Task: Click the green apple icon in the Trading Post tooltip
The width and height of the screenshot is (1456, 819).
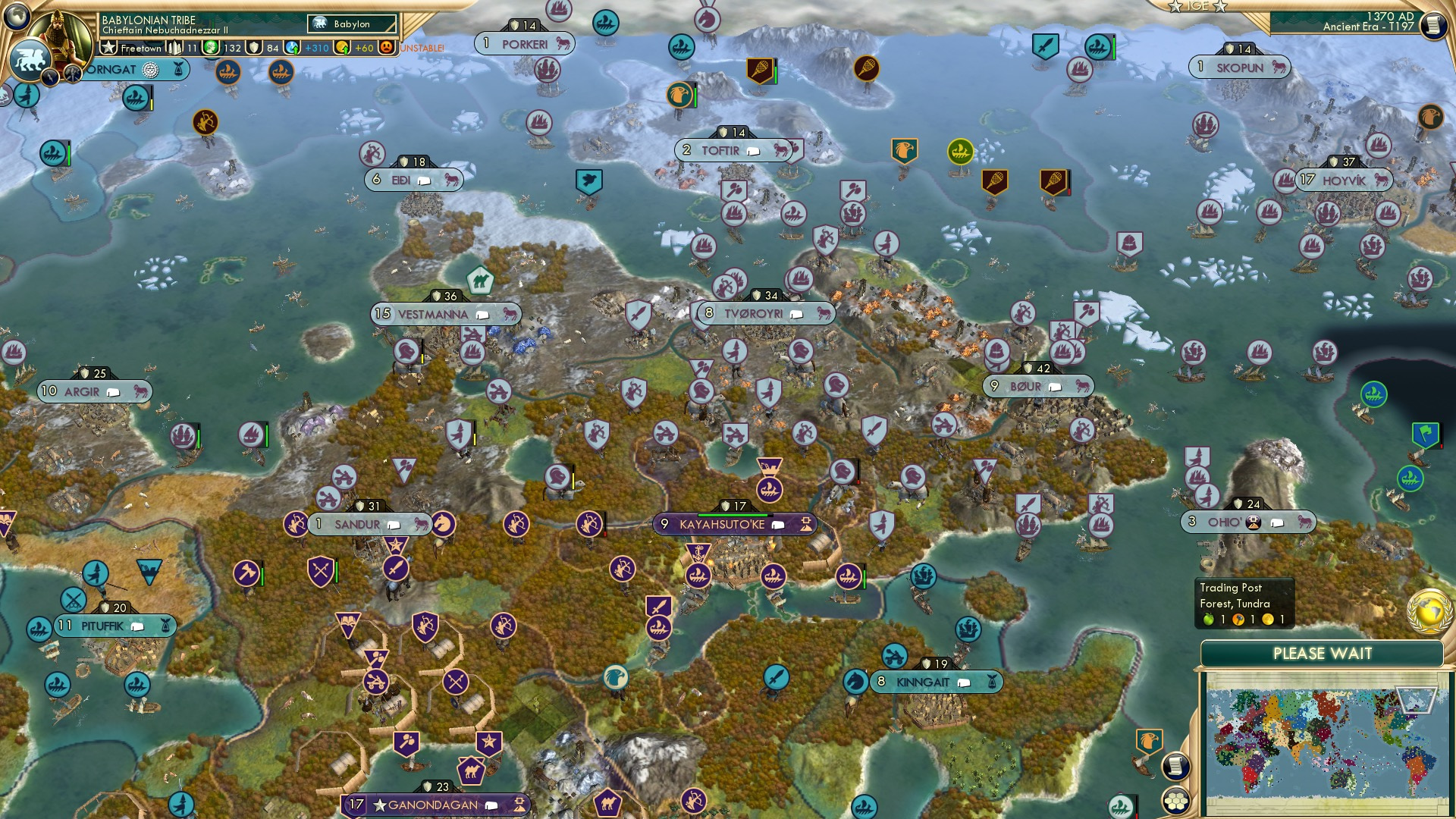Action: [x=1207, y=619]
